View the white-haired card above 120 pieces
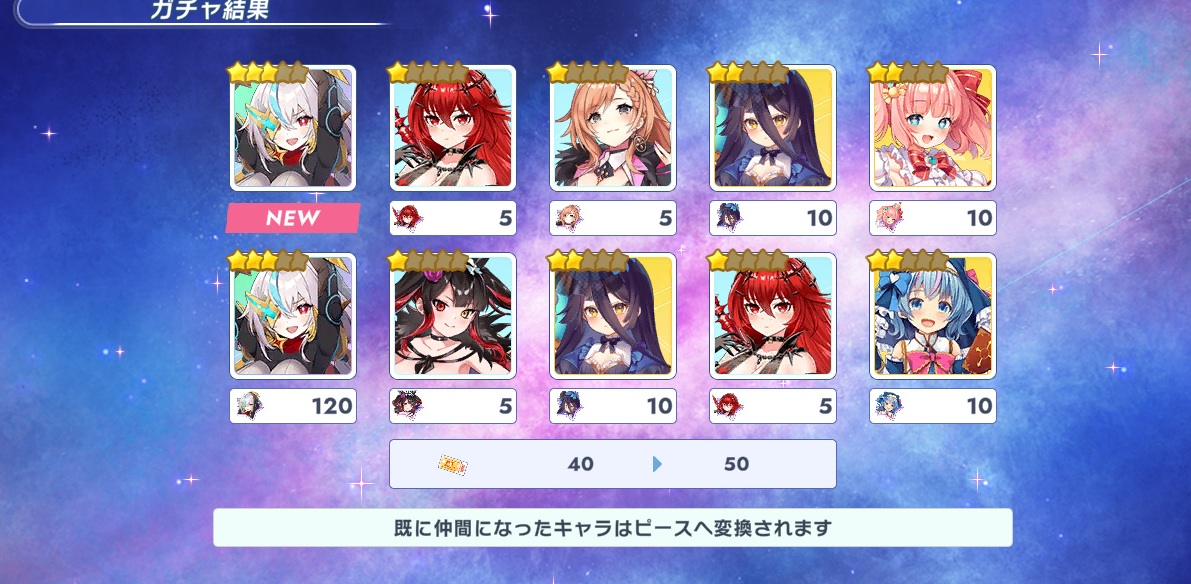This screenshot has height=584, width=1191. point(293,316)
